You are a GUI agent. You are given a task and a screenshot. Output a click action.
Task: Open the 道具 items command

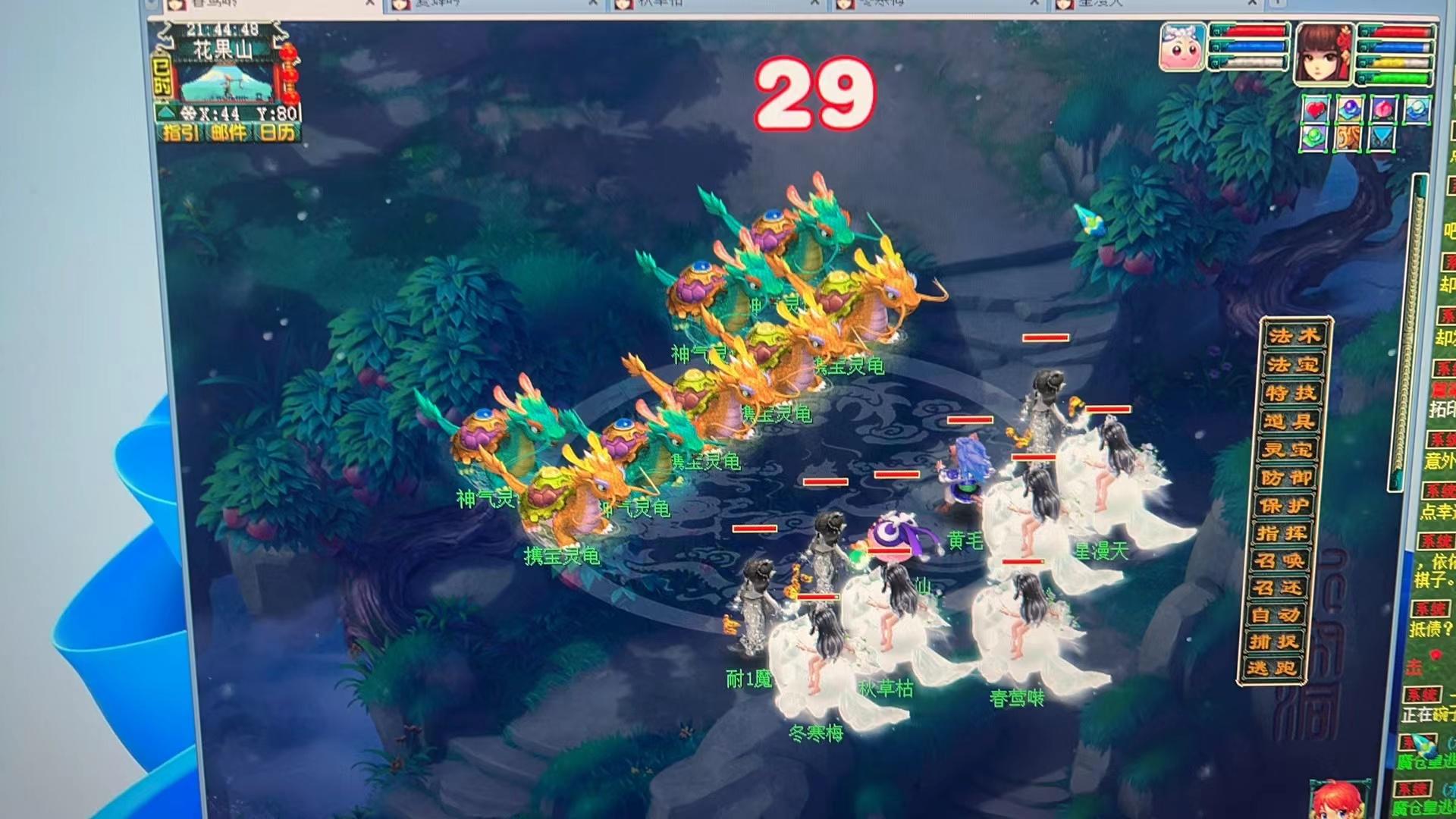click(x=1289, y=421)
